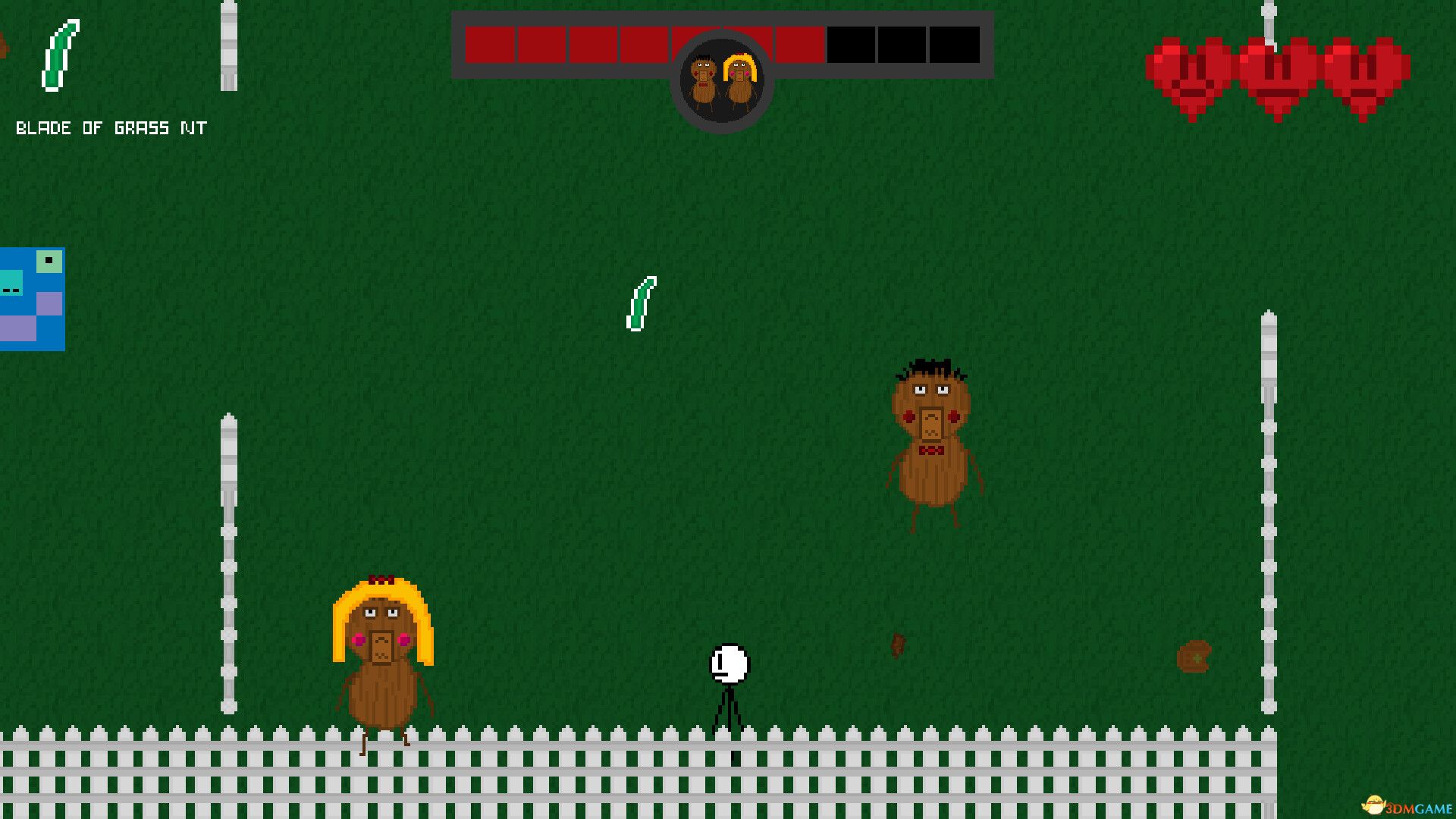Viewport: 1456px width, 819px height.
Task: Click the flying green grass blade projectile
Action: coord(641,303)
